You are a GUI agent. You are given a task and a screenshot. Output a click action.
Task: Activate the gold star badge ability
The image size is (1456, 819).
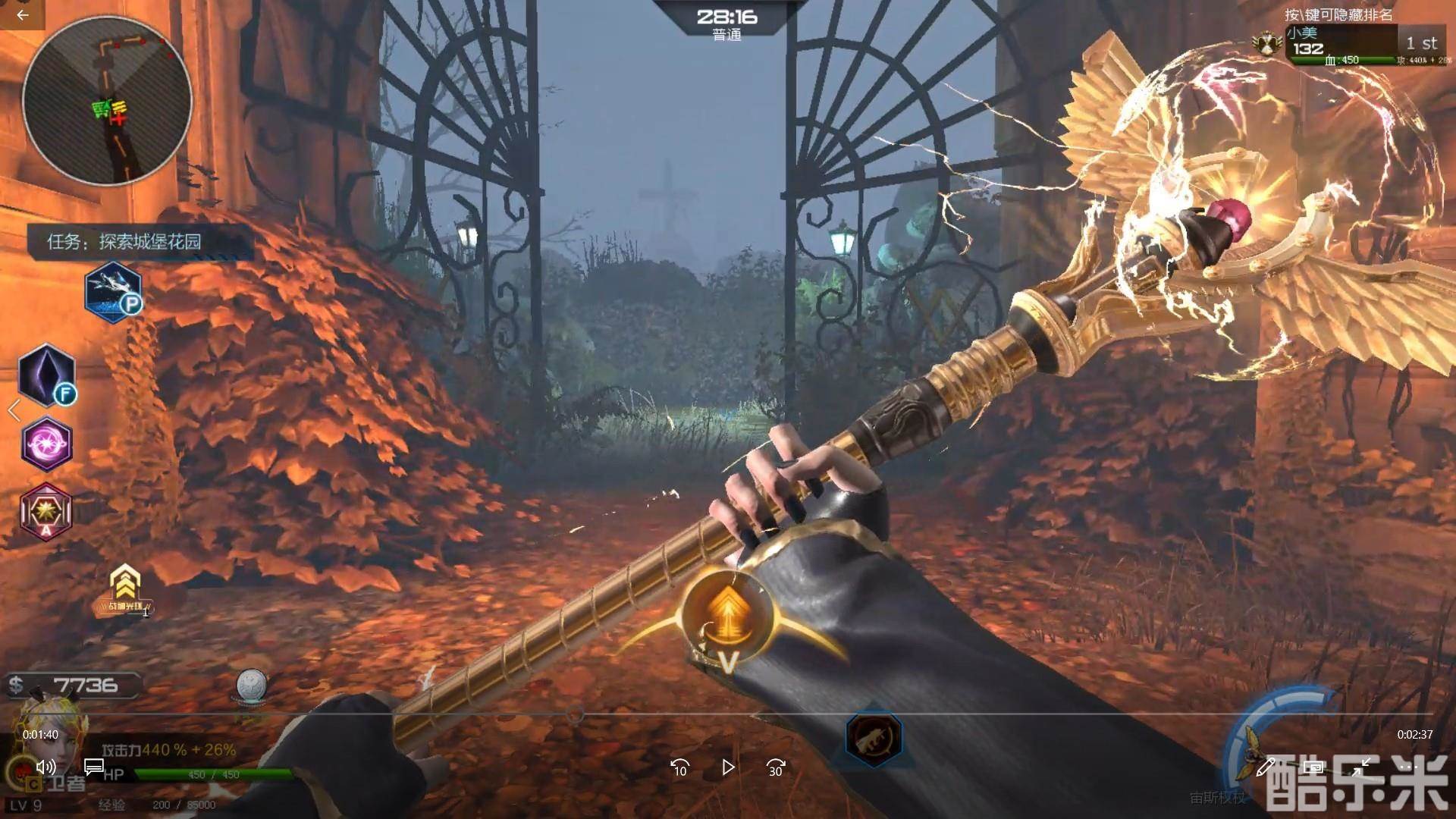46,511
